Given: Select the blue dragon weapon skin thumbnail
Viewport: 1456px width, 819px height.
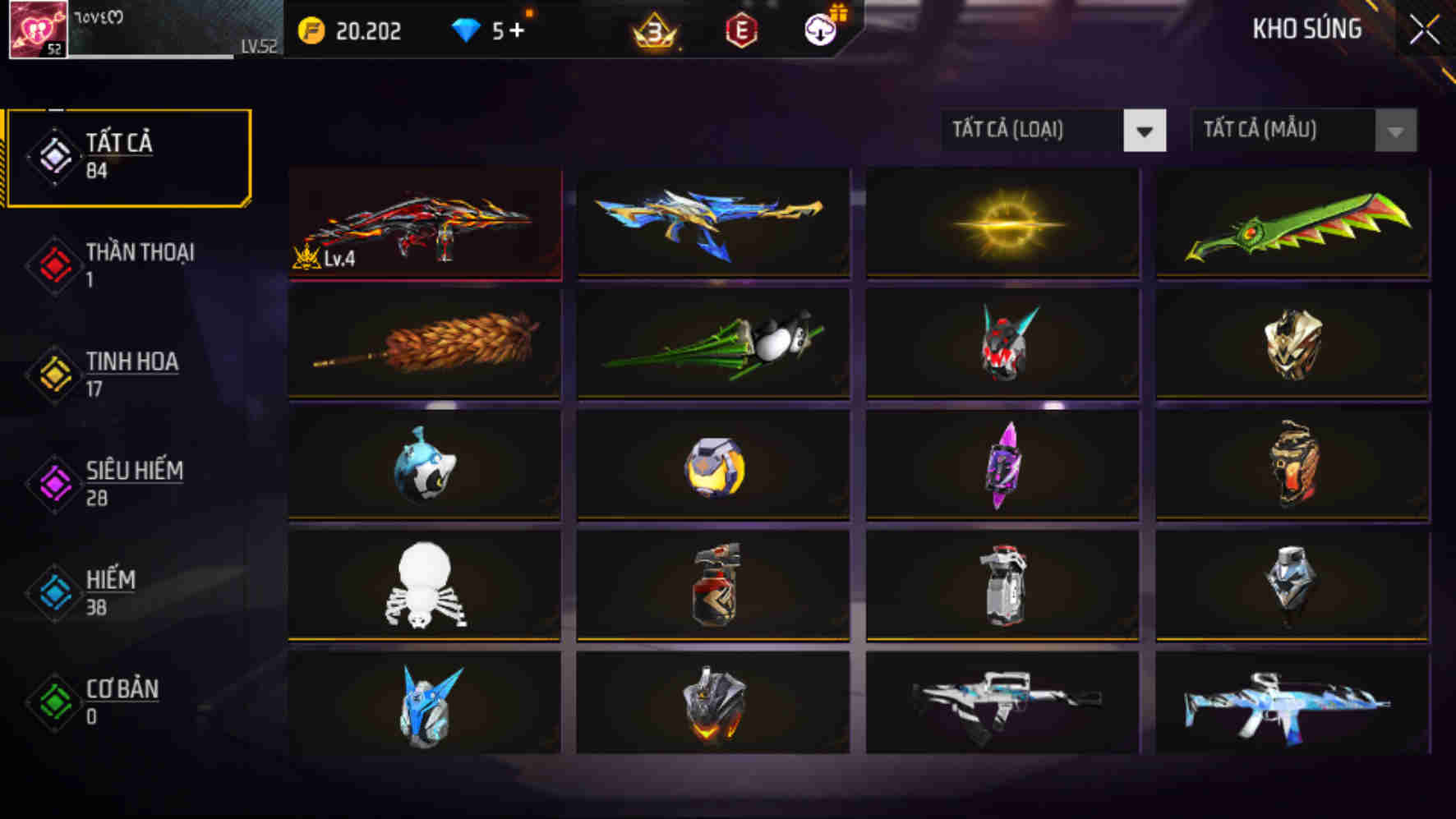Looking at the screenshot, I should click(x=713, y=223).
